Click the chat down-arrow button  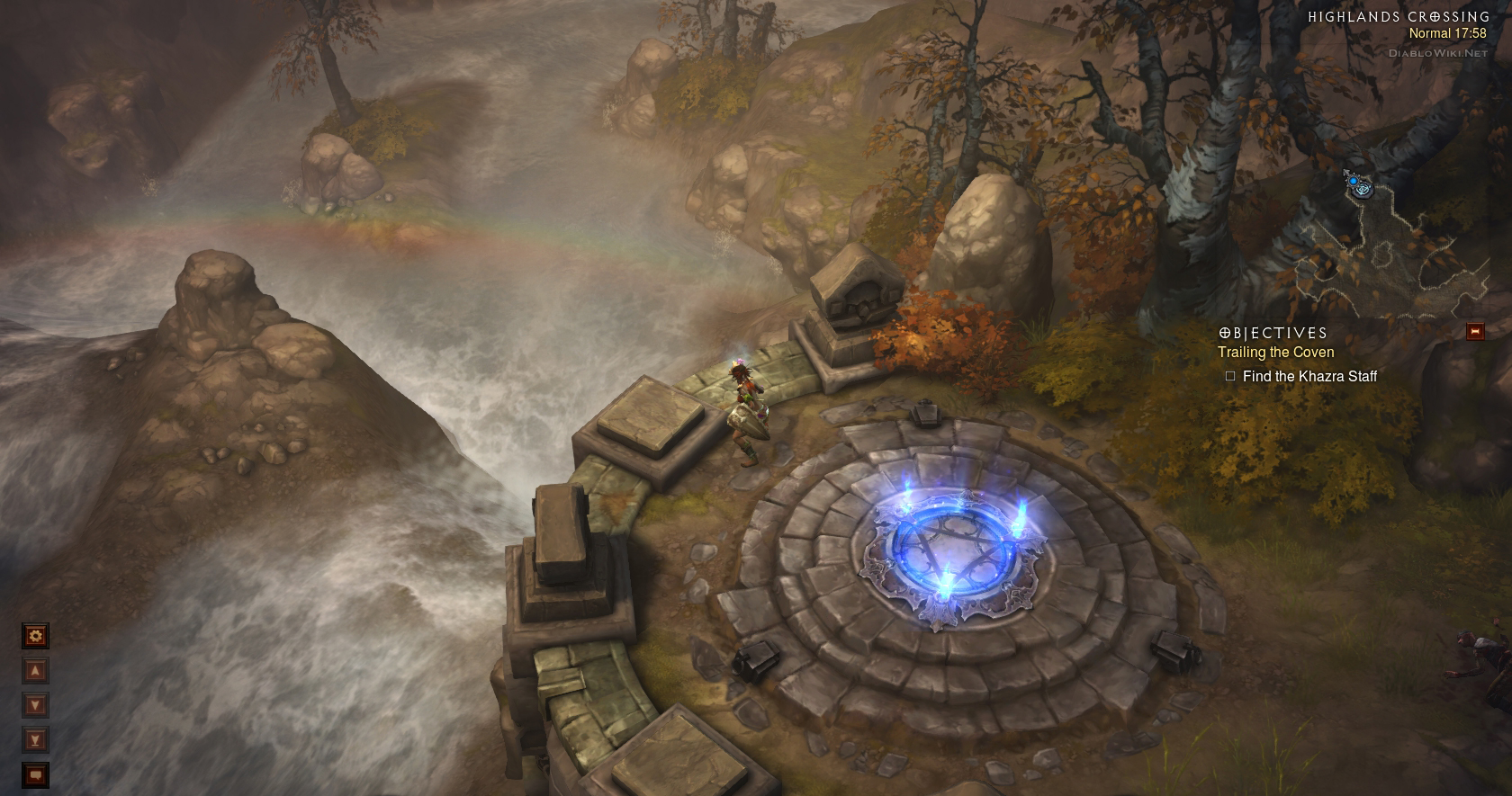tap(35, 705)
